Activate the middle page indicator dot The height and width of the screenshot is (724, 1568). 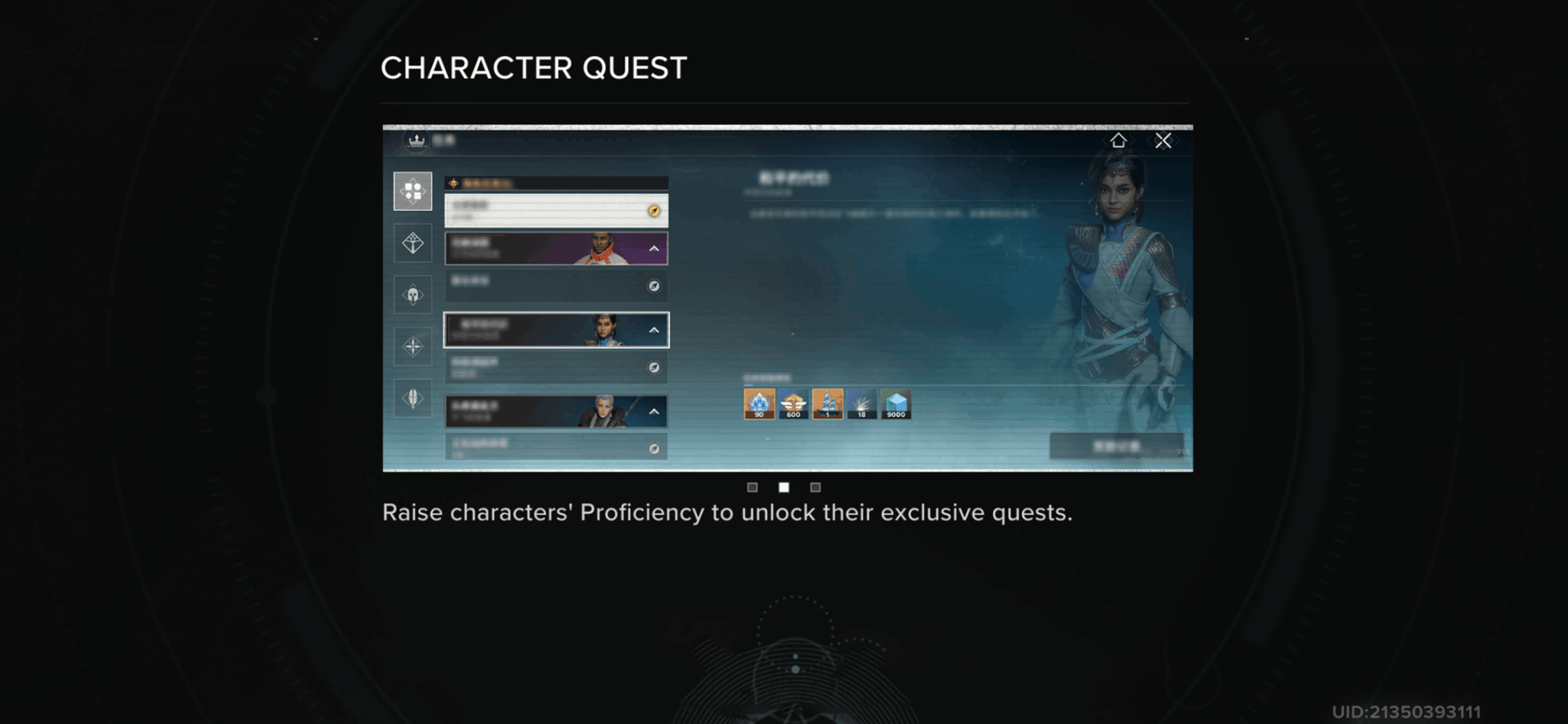tap(782, 487)
